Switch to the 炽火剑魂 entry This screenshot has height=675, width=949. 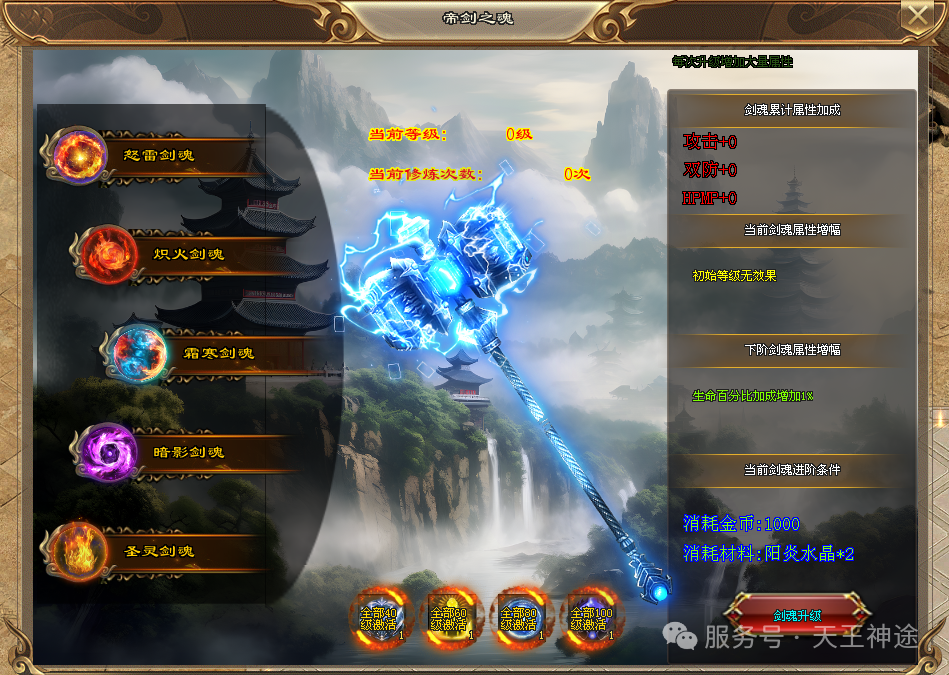point(180,254)
